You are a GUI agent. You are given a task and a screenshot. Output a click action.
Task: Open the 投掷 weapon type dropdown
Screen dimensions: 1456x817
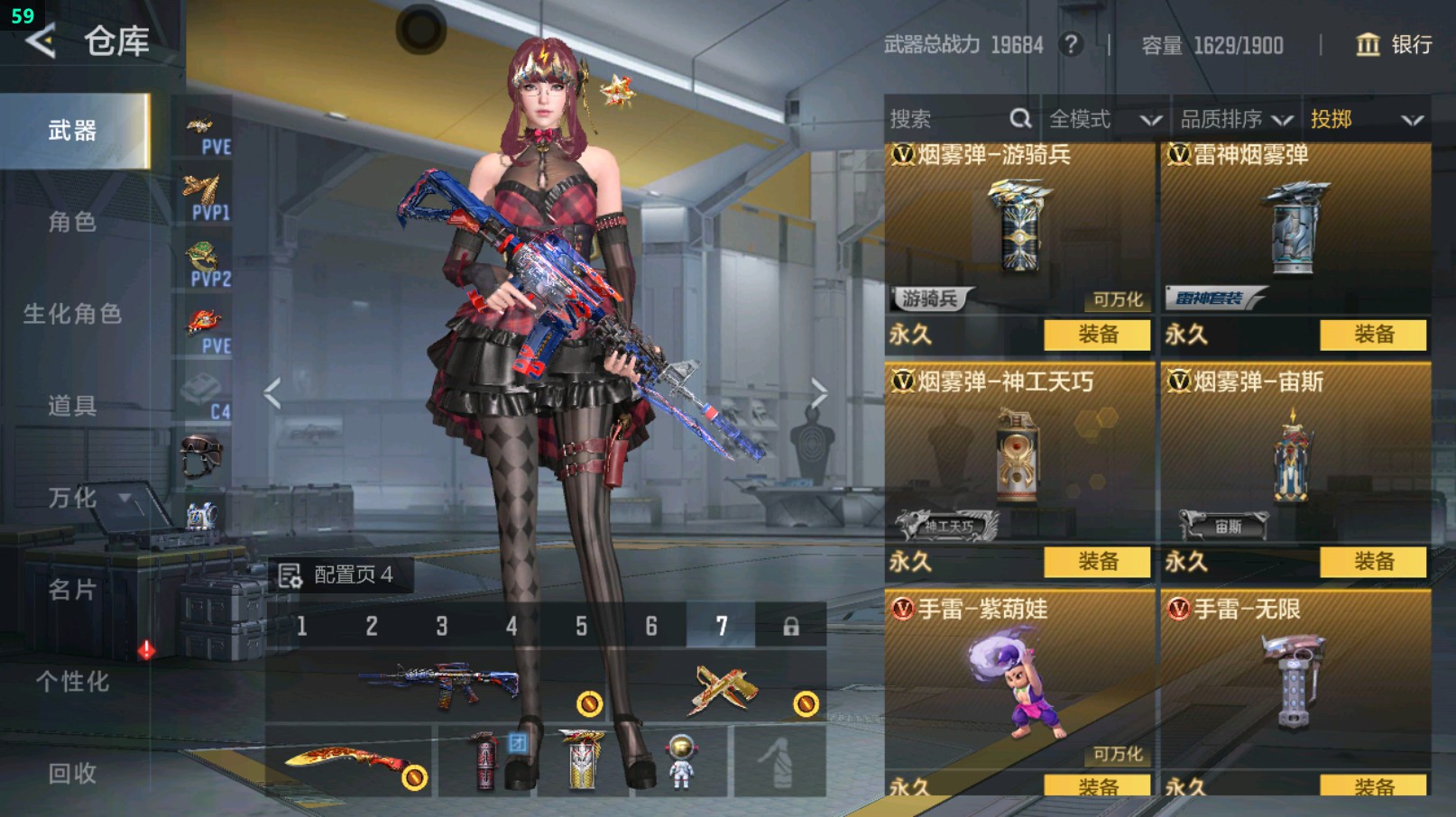point(1366,119)
